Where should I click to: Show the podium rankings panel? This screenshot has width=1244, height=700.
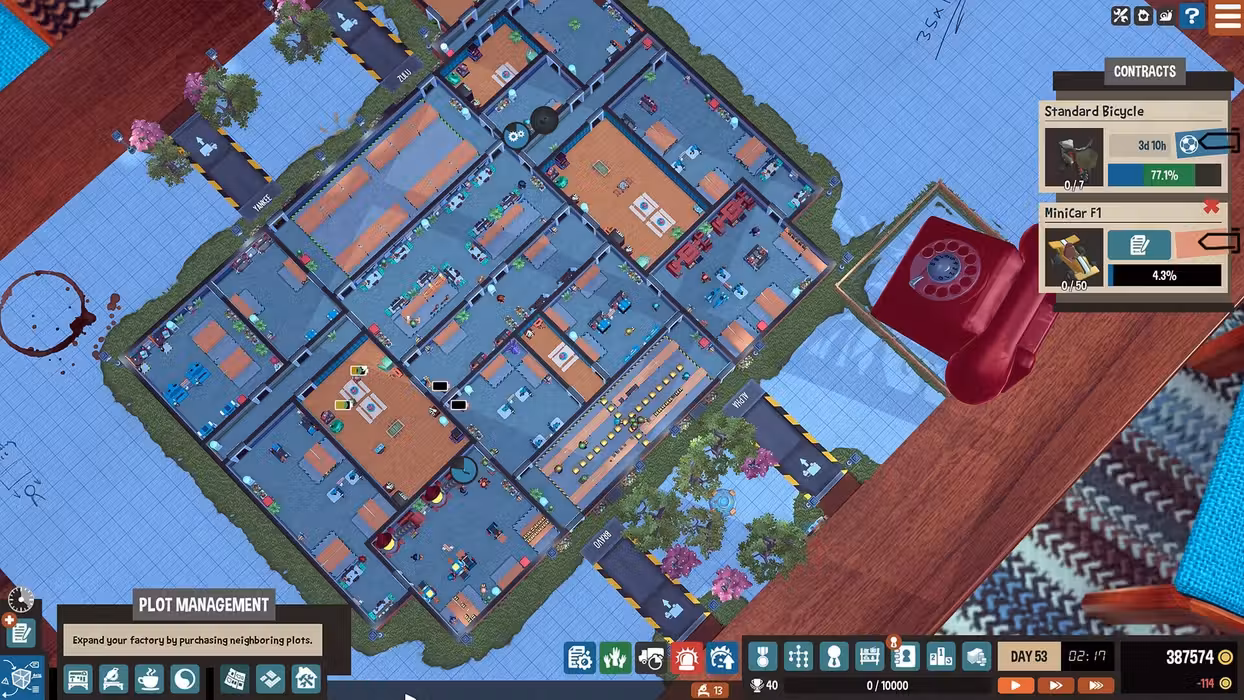point(941,657)
